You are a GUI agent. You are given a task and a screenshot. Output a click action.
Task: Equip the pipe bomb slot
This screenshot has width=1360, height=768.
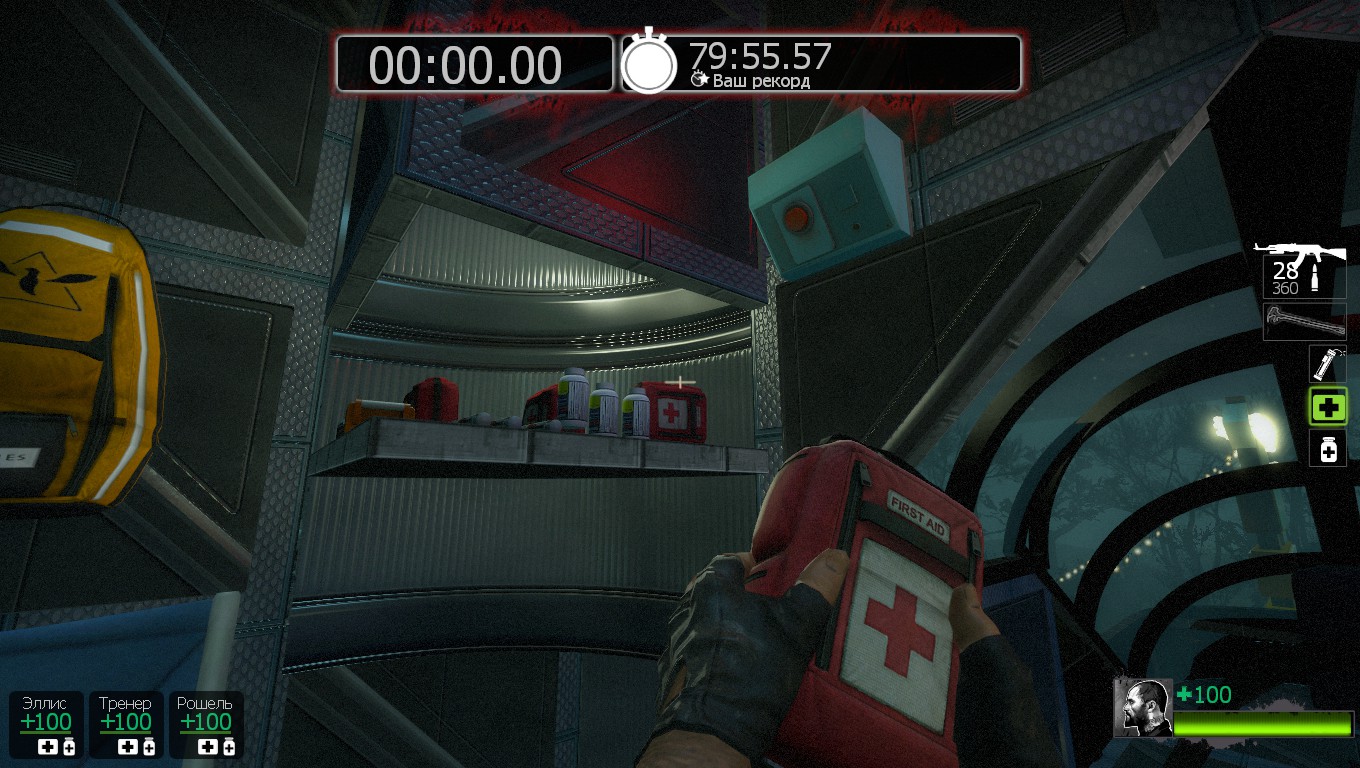[x=1327, y=363]
